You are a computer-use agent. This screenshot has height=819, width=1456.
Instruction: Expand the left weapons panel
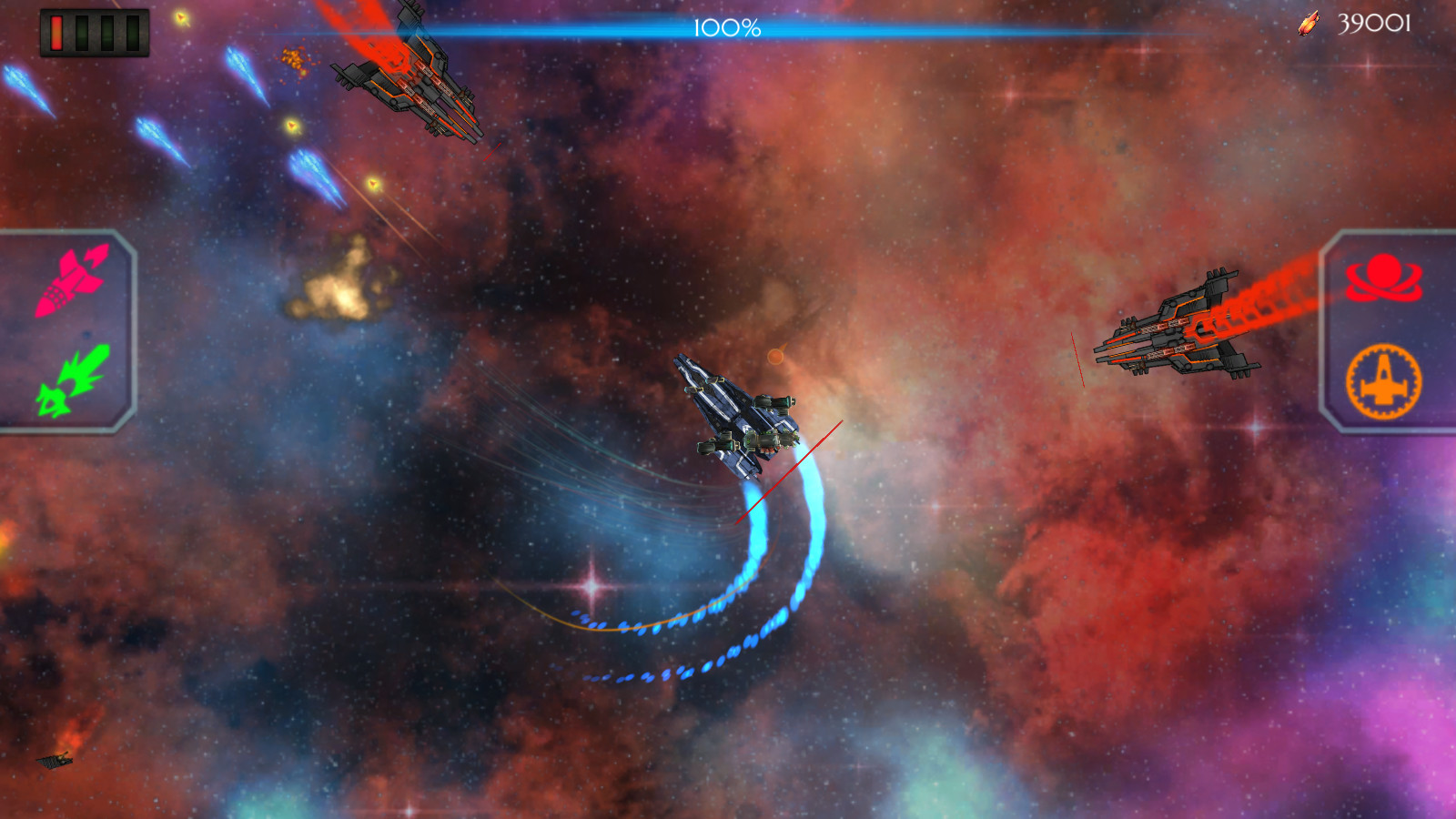[64, 328]
